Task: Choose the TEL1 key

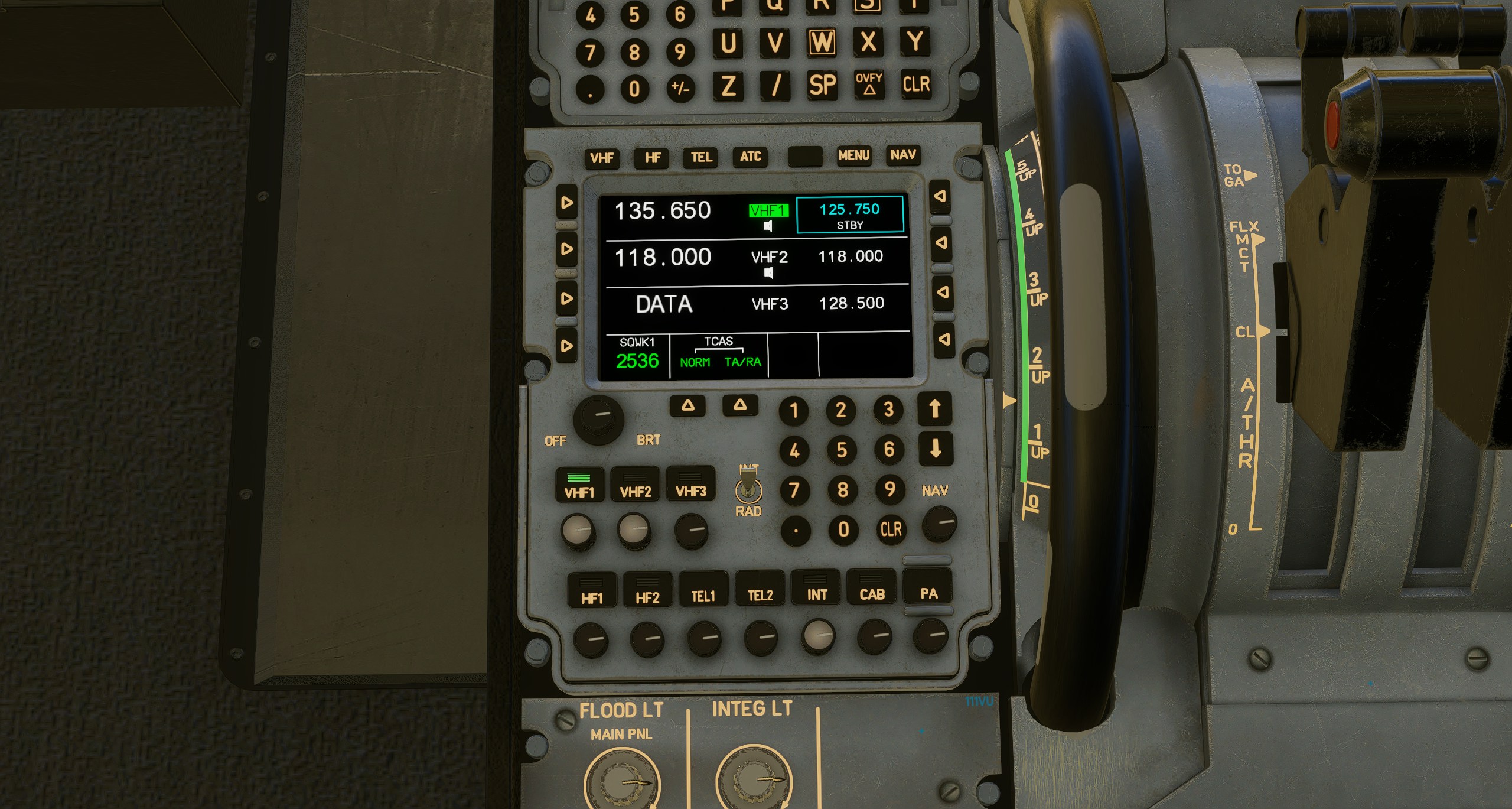Action: click(x=703, y=590)
